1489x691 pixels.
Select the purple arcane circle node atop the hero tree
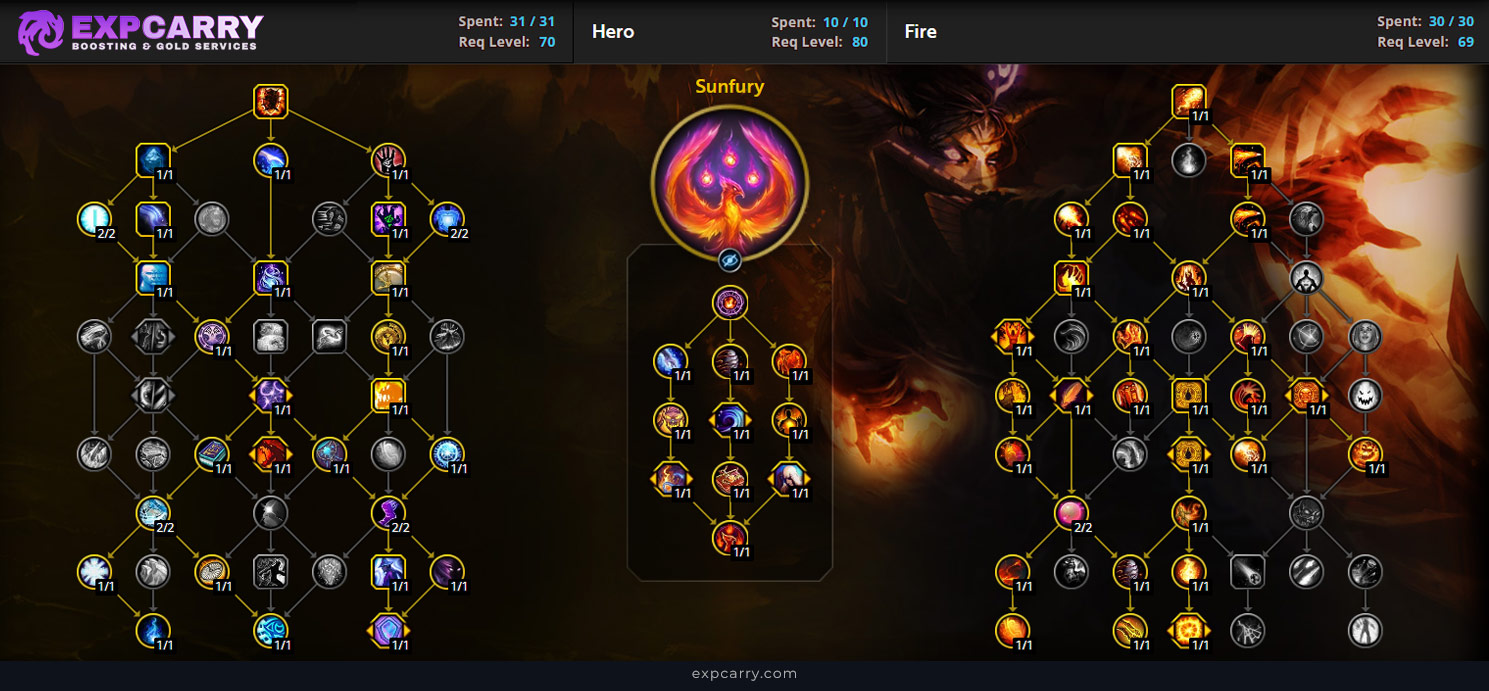point(730,302)
